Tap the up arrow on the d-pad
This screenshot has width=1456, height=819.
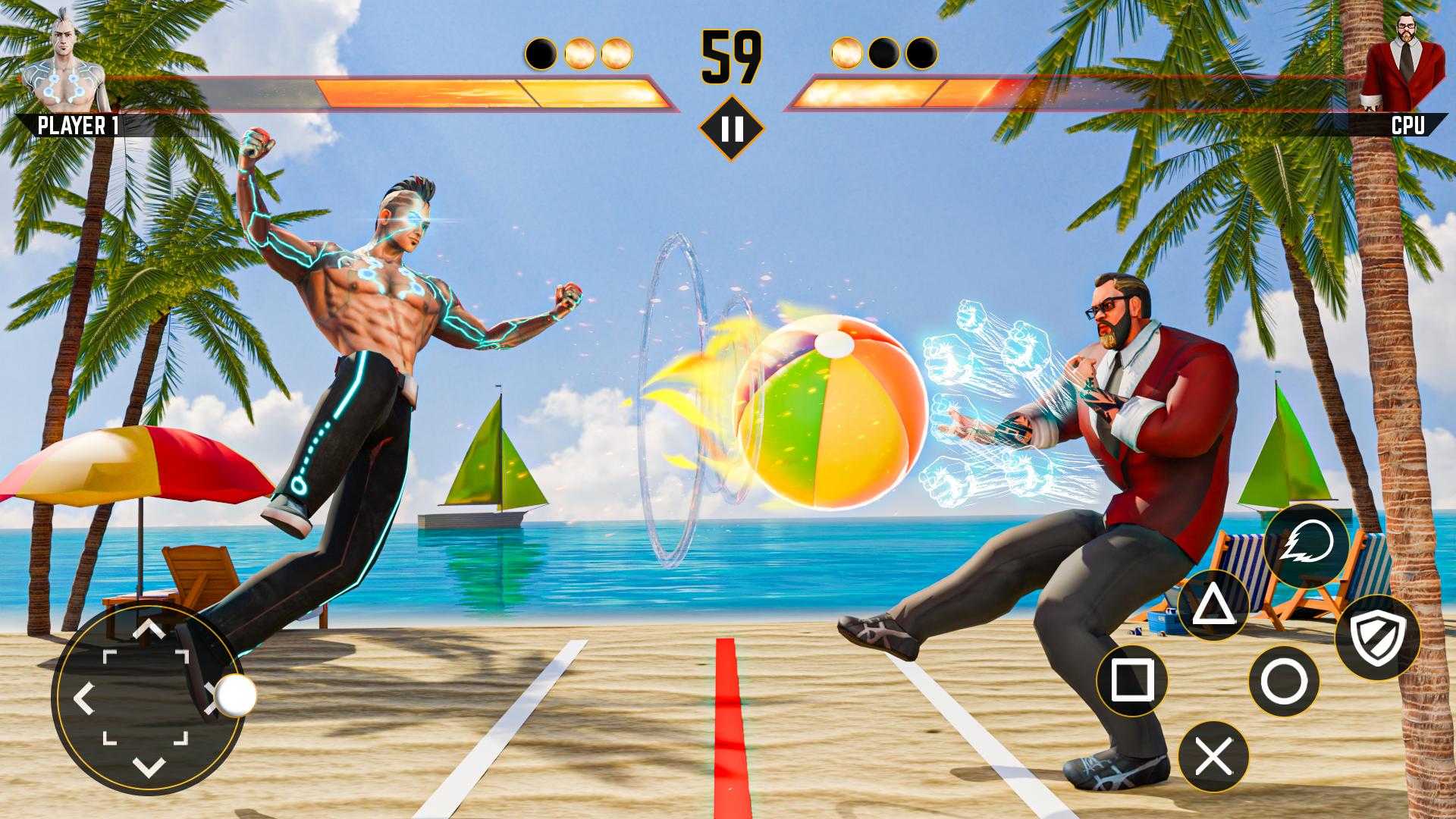[x=149, y=629]
